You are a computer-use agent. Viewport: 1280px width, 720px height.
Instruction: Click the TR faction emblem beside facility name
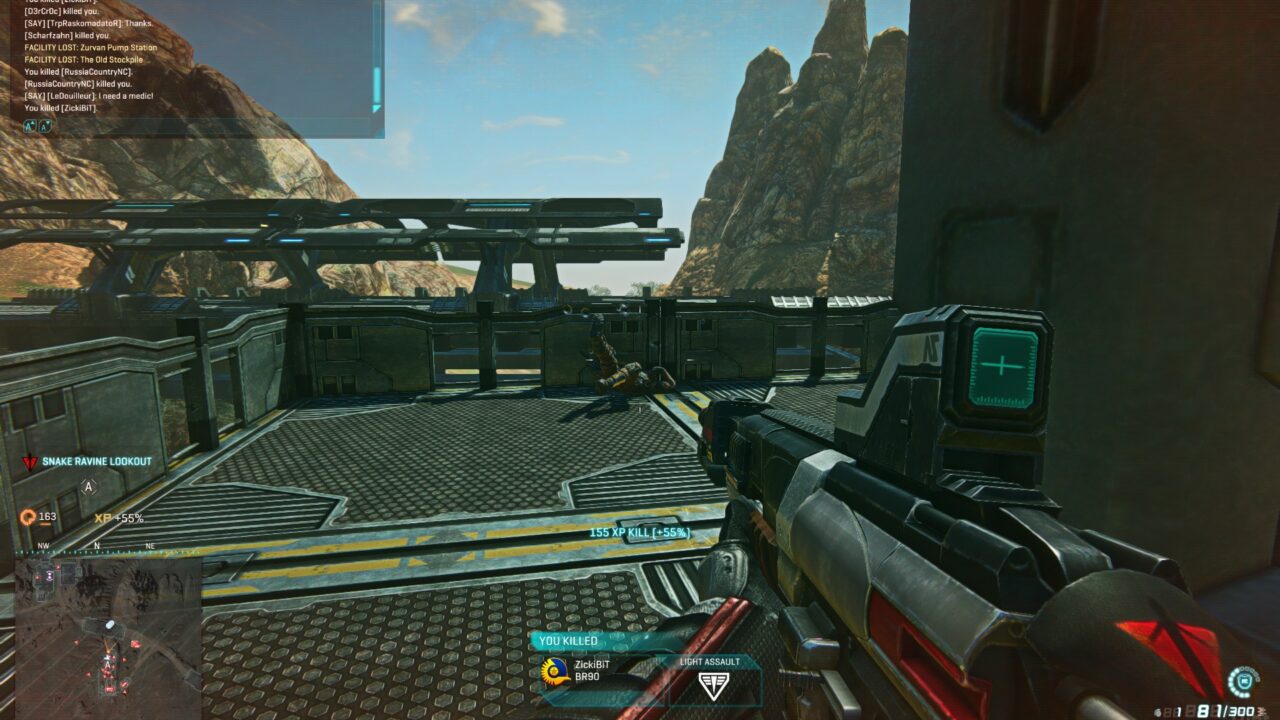click(x=29, y=463)
